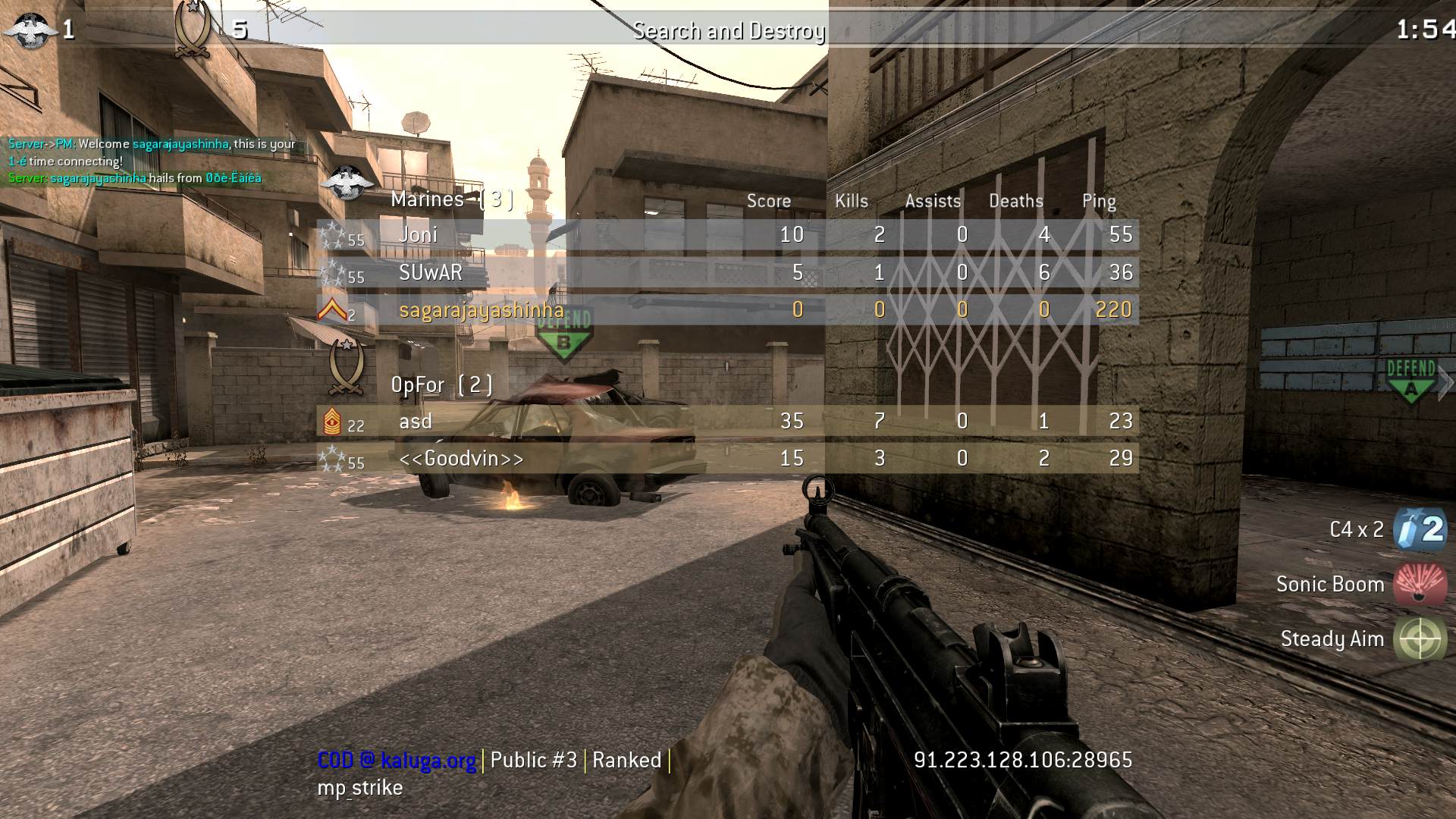Sort the scoreboard by Ping column
Screen dimensions: 1456x819
[1099, 200]
